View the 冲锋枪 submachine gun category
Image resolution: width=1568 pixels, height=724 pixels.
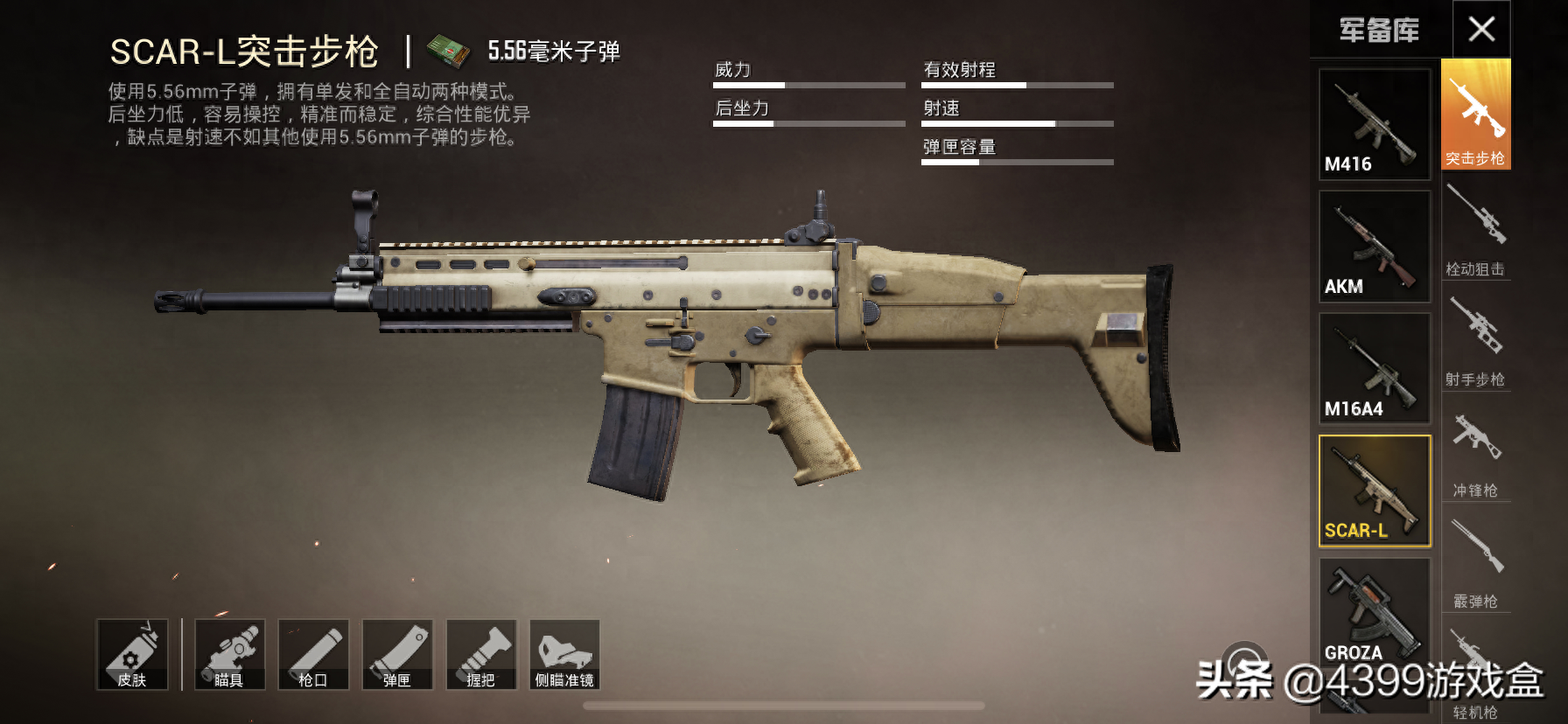pos(1475,451)
